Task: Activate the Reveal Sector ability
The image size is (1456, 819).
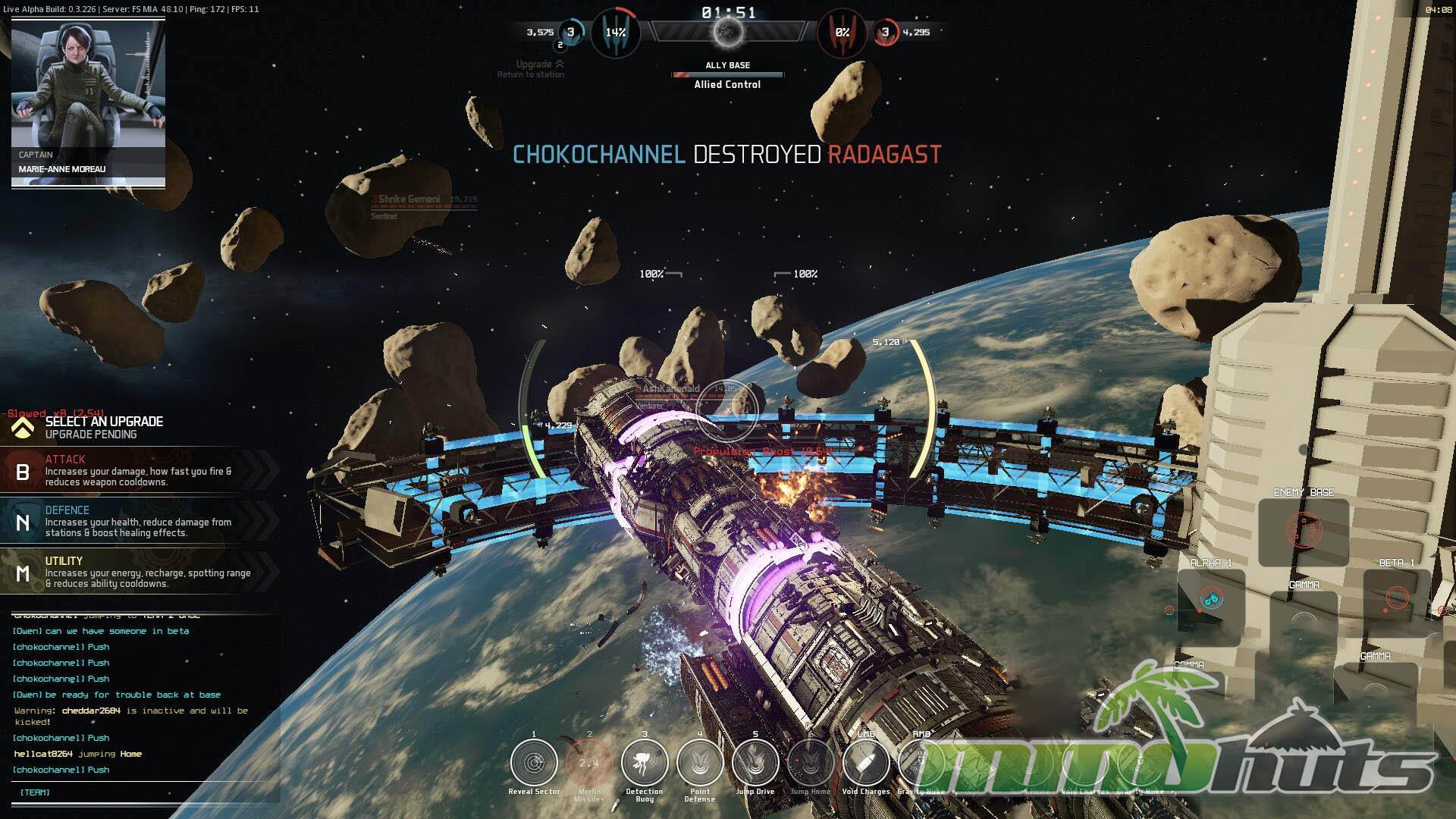Action: click(x=534, y=763)
